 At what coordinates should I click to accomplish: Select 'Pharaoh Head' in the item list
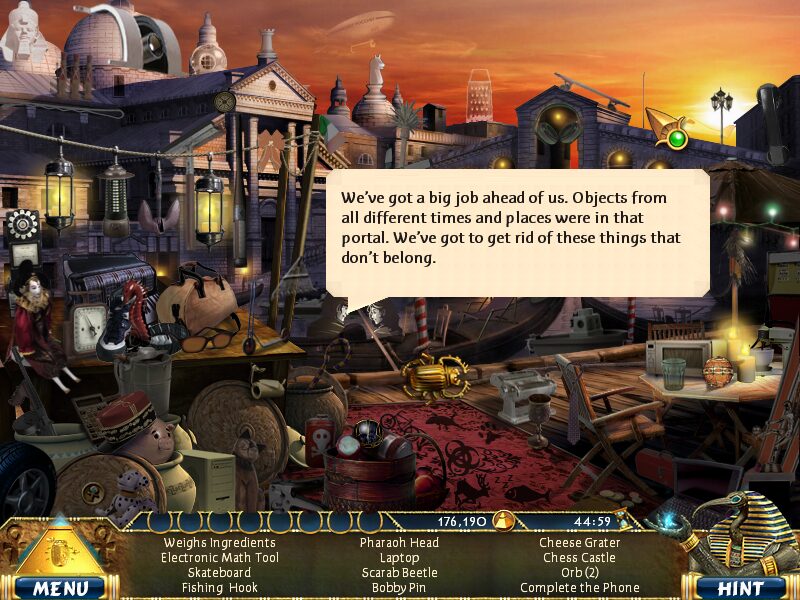pos(400,543)
